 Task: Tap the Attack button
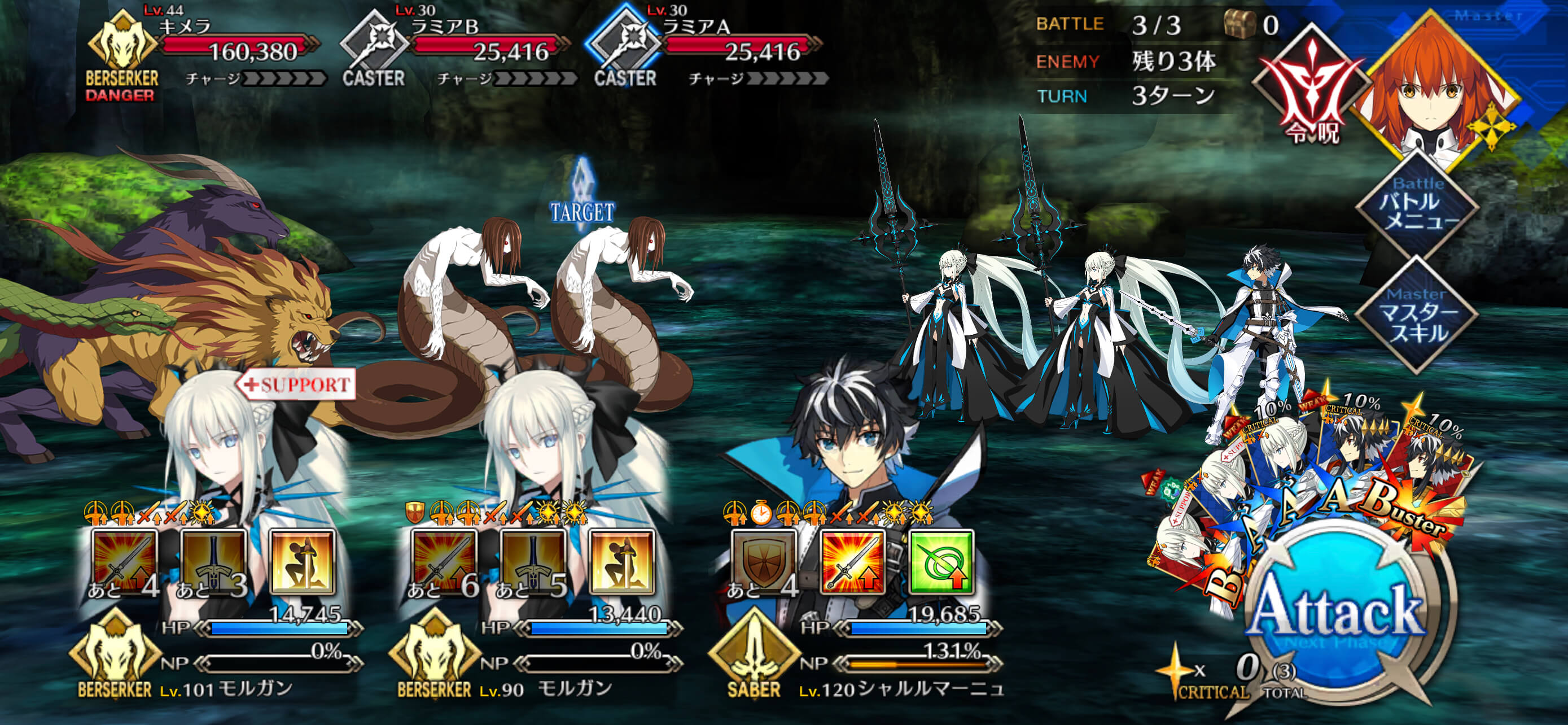click(x=1336, y=615)
